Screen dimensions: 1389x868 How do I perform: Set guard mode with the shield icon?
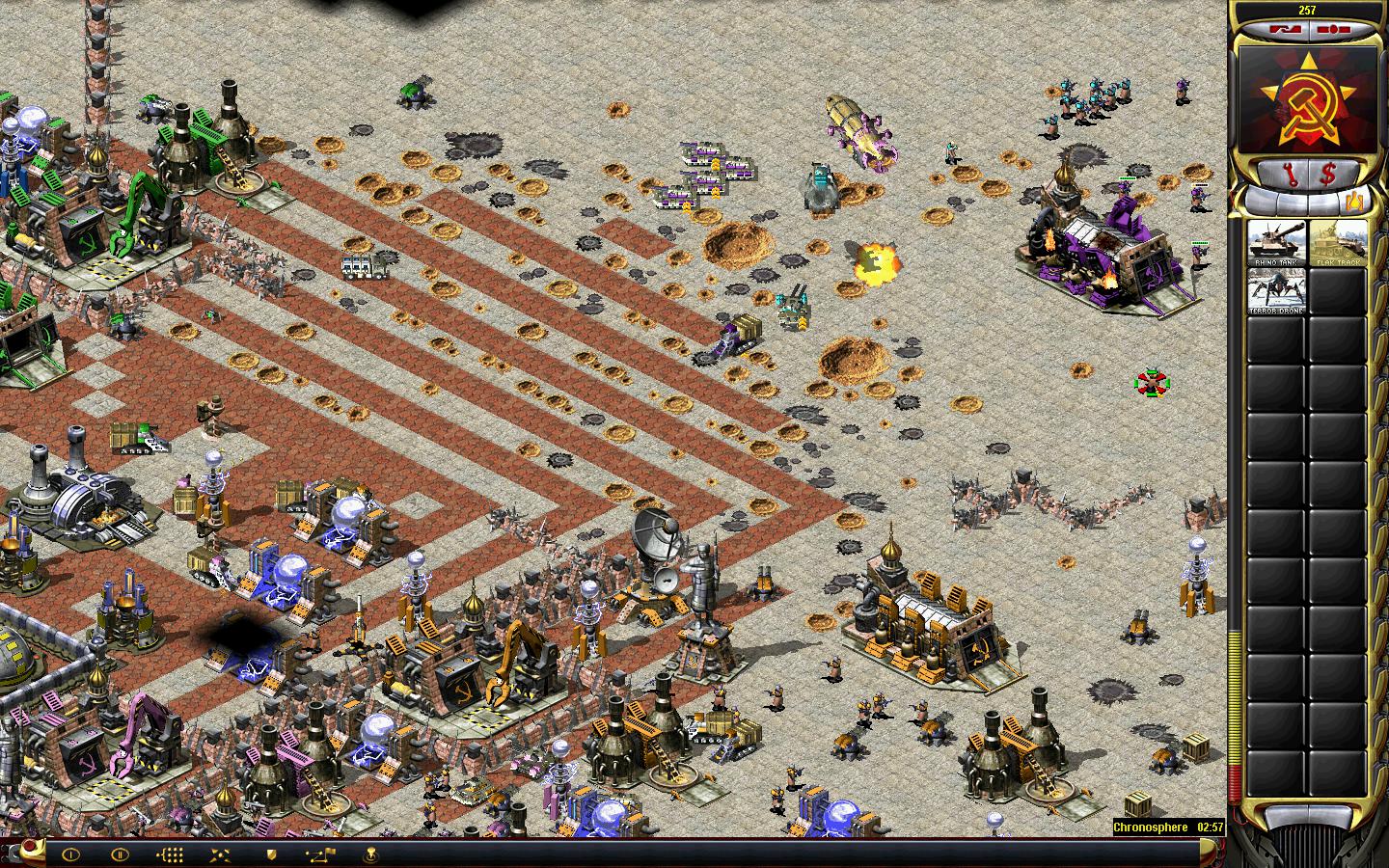(271, 854)
